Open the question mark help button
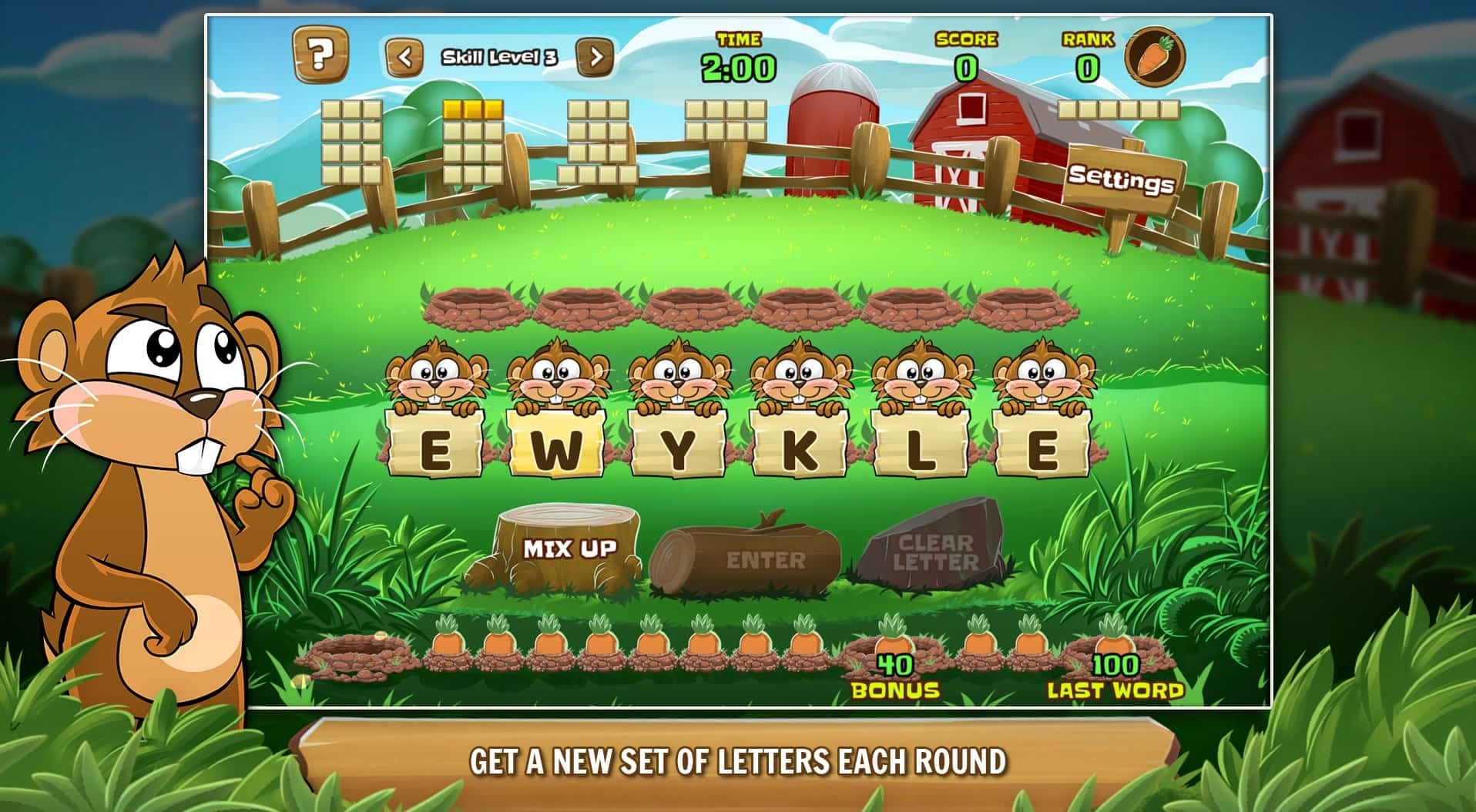Viewport: 1476px width, 812px height. click(320, 54)
